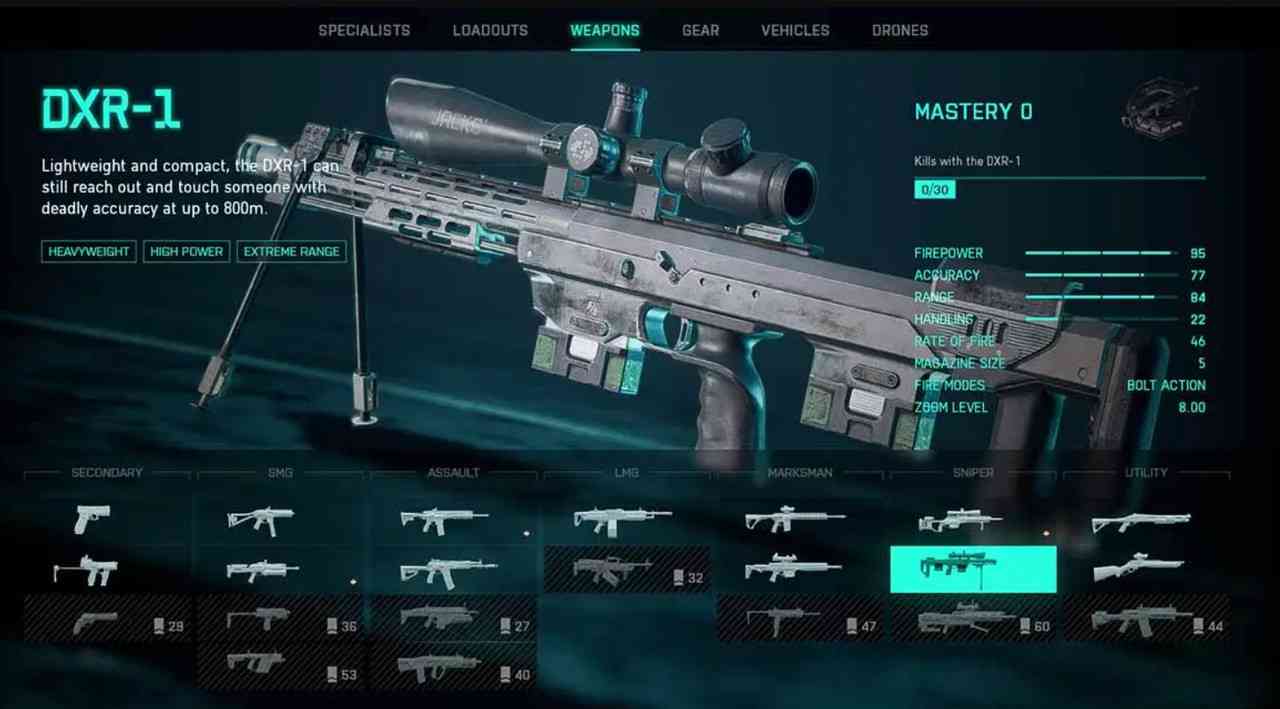The height and width of the screenshot is (709, 1280).
Task: Open the Drones tab
Action: pyautogui.click(x=900, y=30)
